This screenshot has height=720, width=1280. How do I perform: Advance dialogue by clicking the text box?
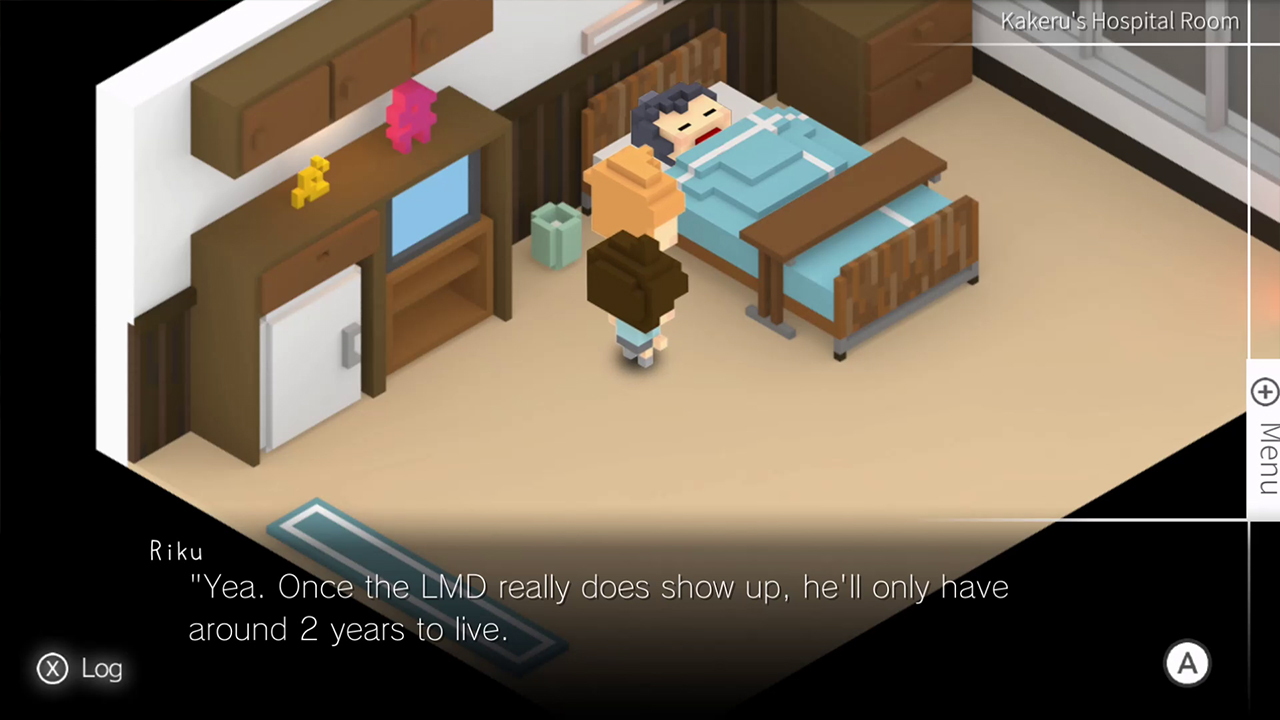click(600, 608)
